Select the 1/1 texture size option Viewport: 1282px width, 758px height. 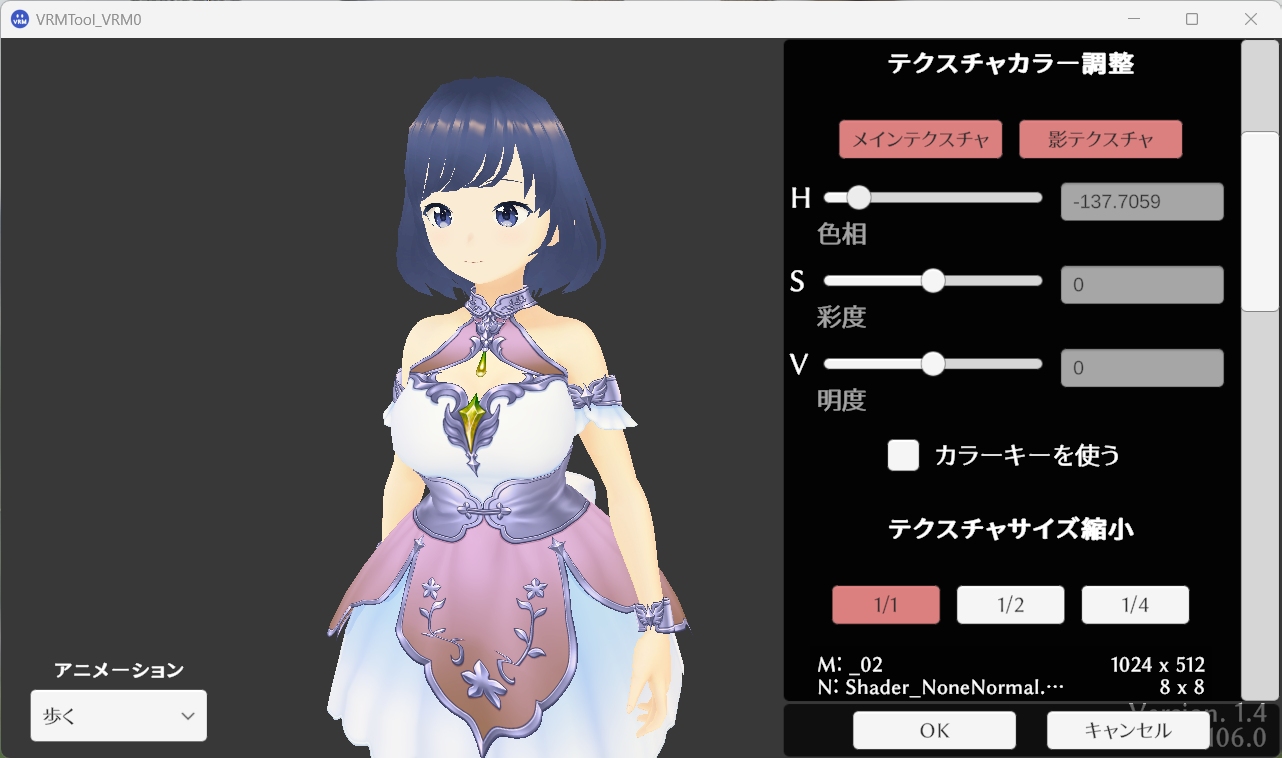tap(885, 604)
